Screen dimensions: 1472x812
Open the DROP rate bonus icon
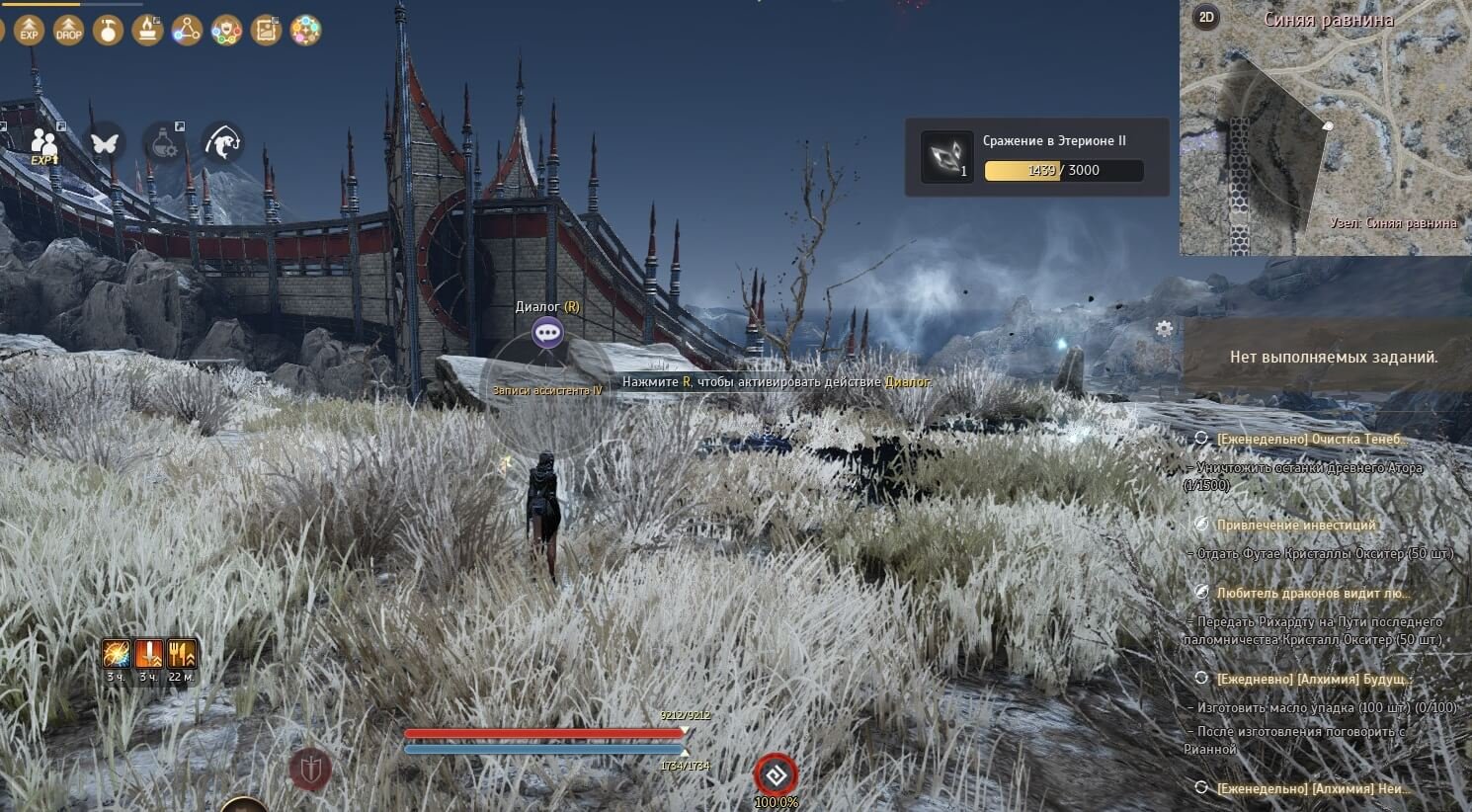click(69, 30)
